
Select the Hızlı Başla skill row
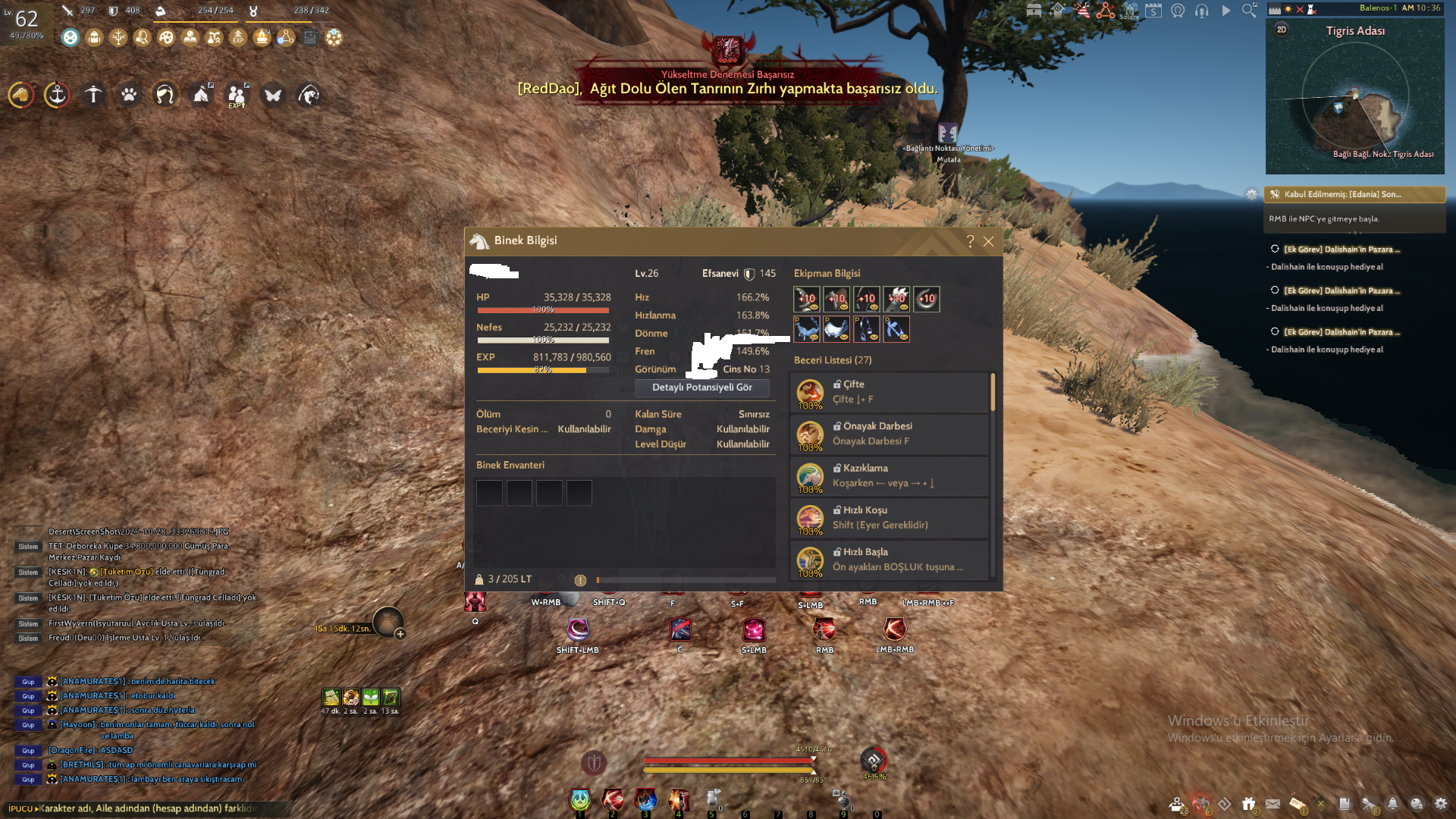(889, 560)
